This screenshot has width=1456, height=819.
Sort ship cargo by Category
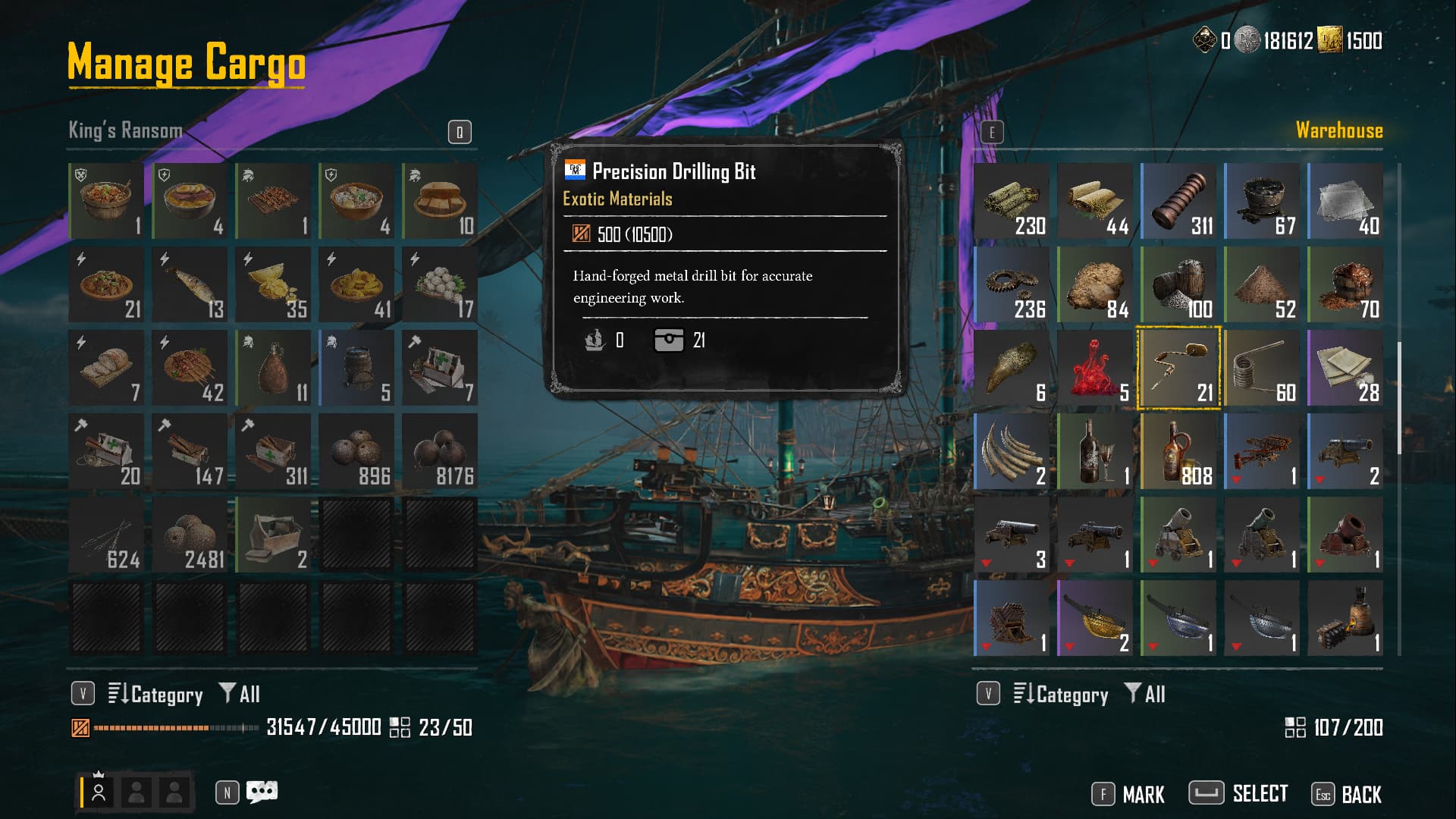click(x=155, y=694)
